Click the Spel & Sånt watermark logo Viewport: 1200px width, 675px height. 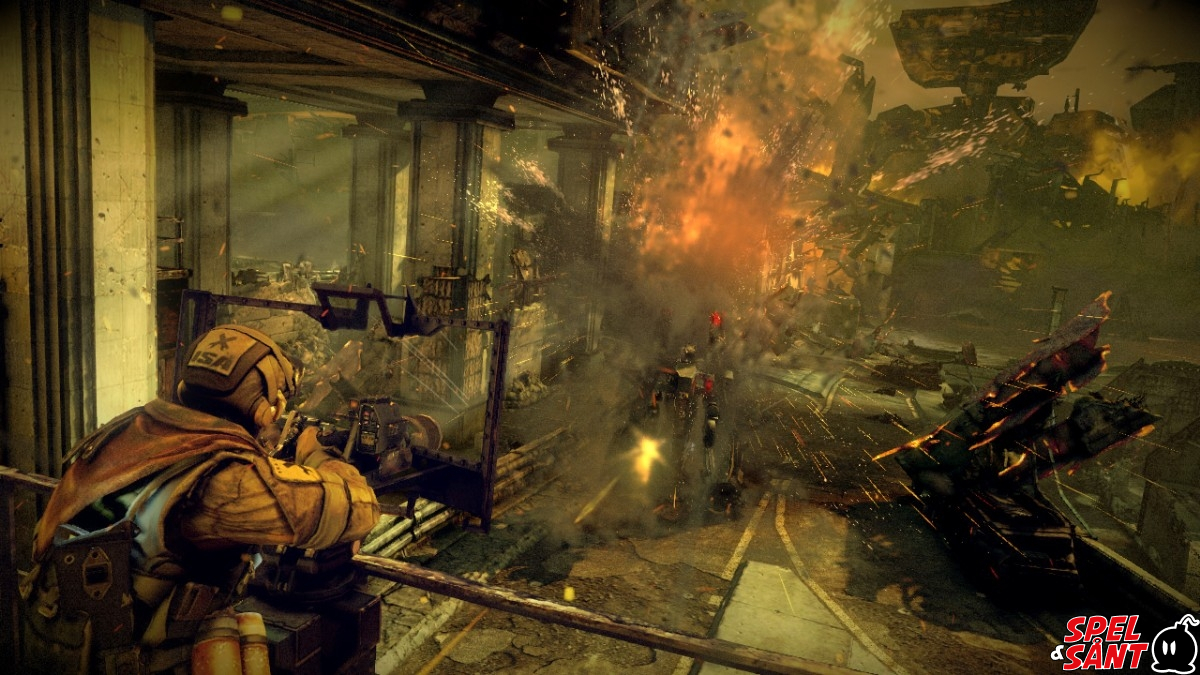(1123, 643)
